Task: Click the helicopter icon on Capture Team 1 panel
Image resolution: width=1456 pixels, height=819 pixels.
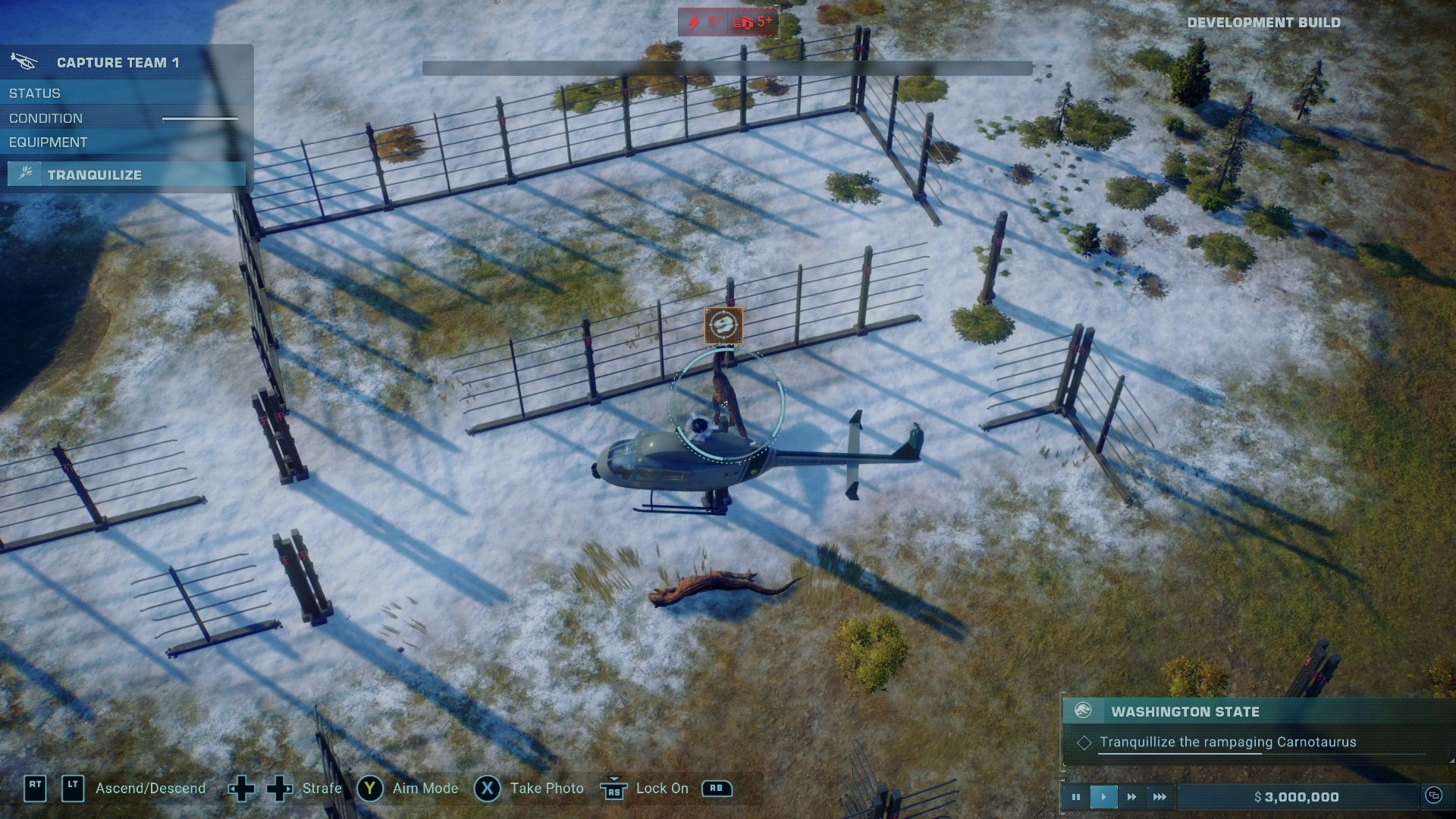Action: pyautogui.click(x=23, y=61)
